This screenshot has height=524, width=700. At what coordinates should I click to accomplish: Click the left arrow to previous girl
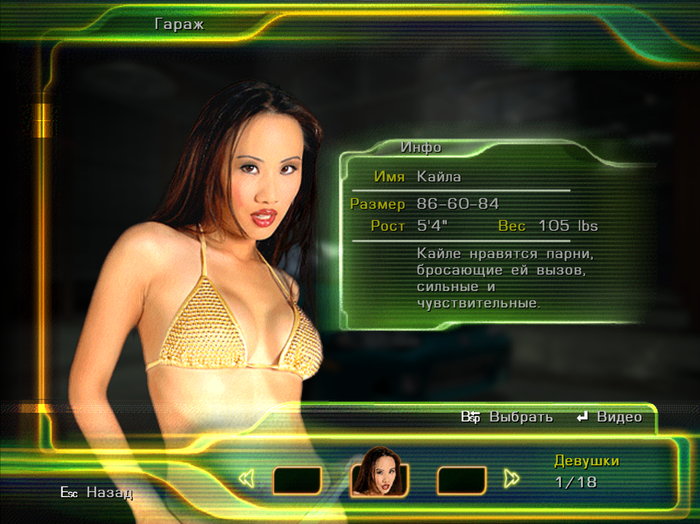(x=248, y=479)
